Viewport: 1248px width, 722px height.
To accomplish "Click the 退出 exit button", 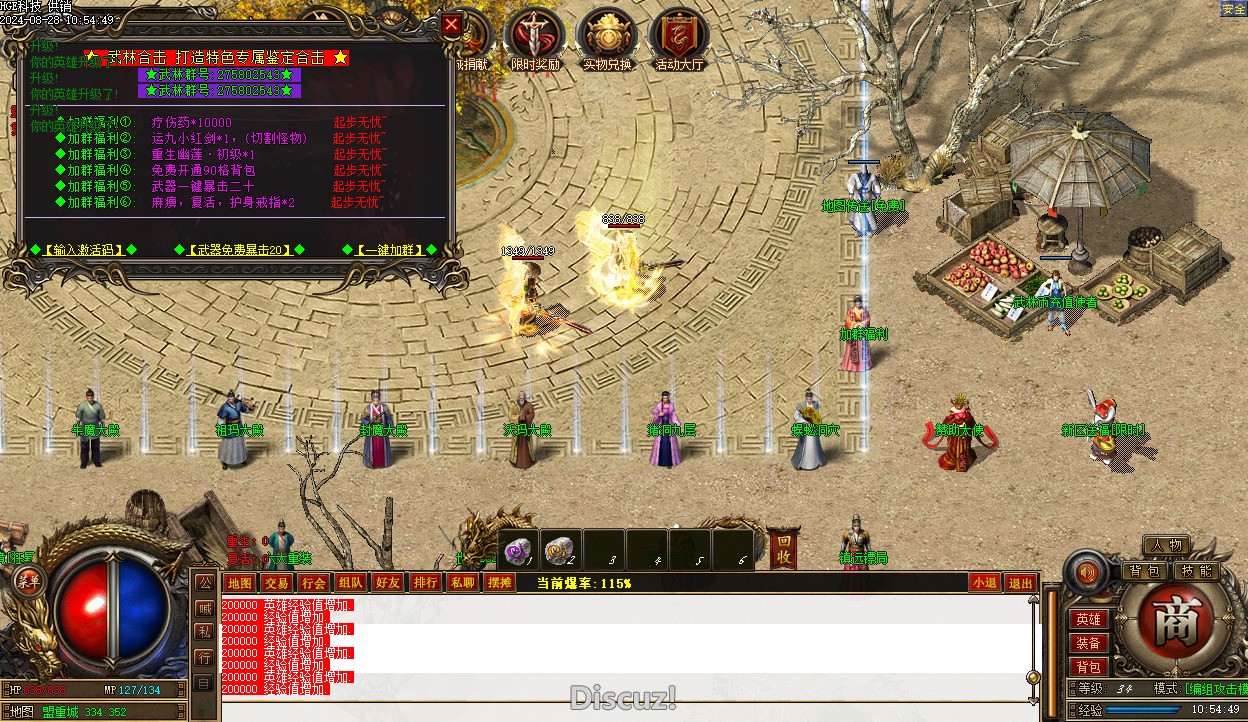I will click(x=1020, y=583).
